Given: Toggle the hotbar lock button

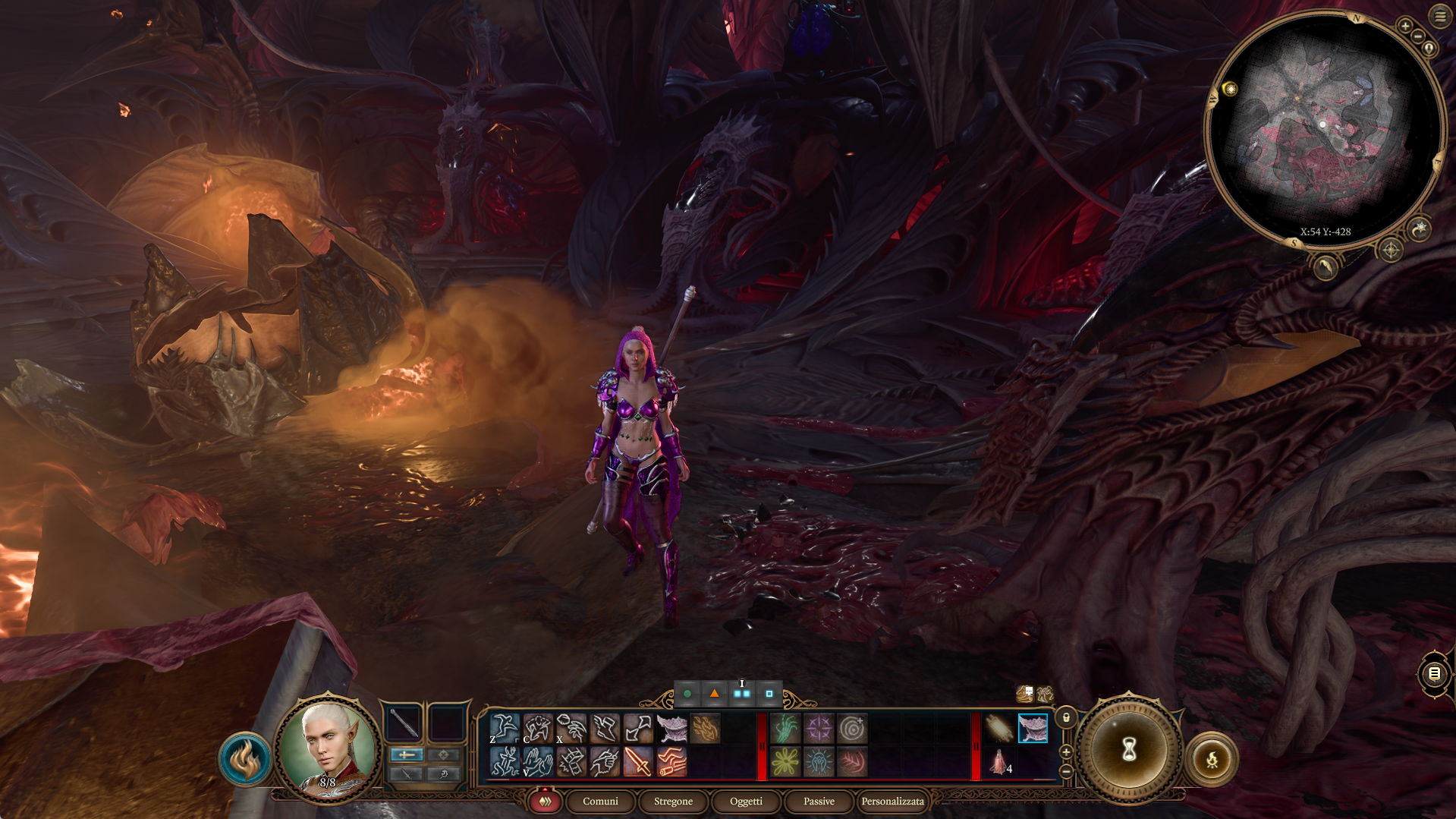Looking at the screenshot, I should pos(1066,717).
